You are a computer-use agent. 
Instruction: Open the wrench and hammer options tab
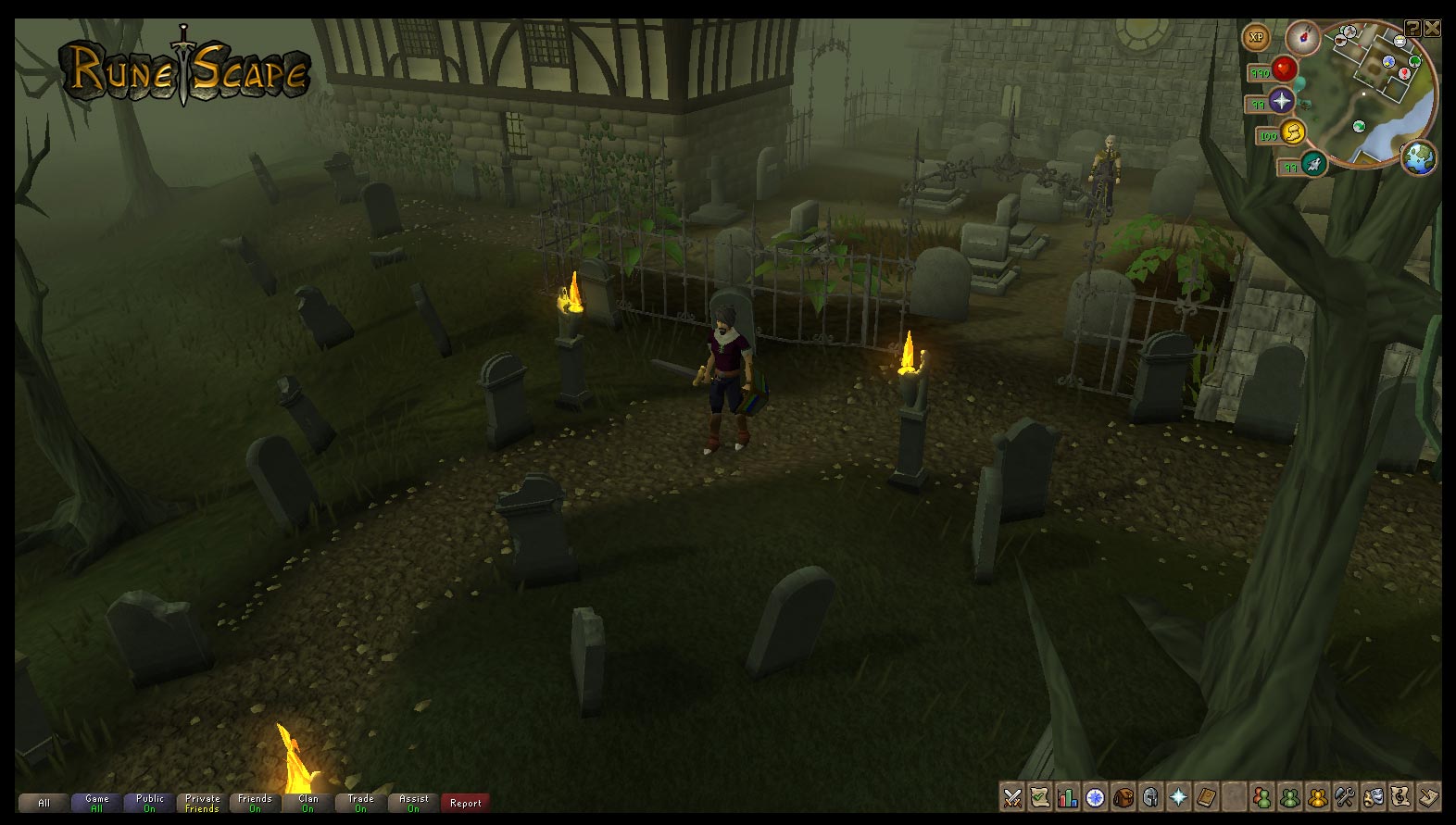(1345, 796)
